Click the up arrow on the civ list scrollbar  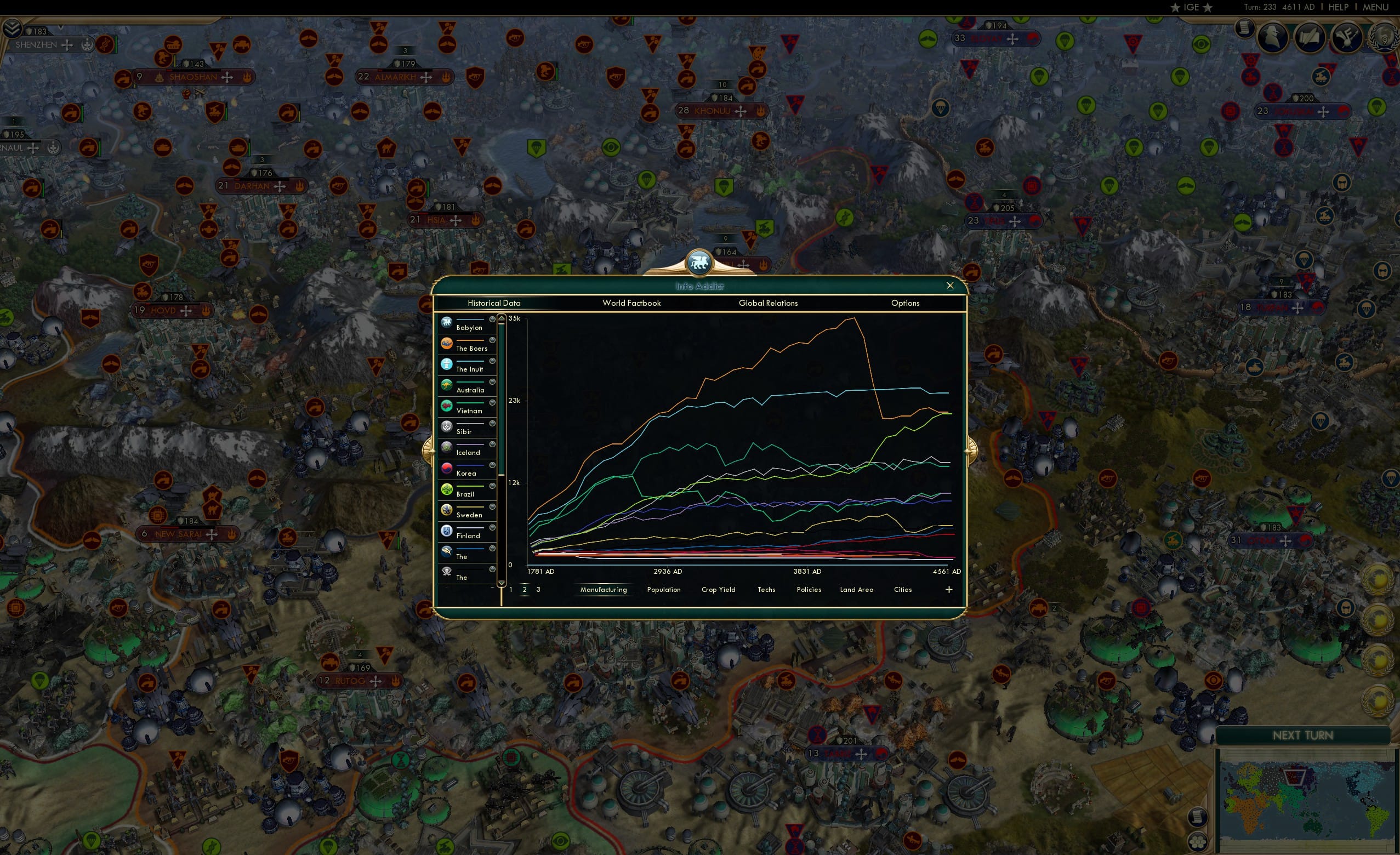[x=502, y=318]
